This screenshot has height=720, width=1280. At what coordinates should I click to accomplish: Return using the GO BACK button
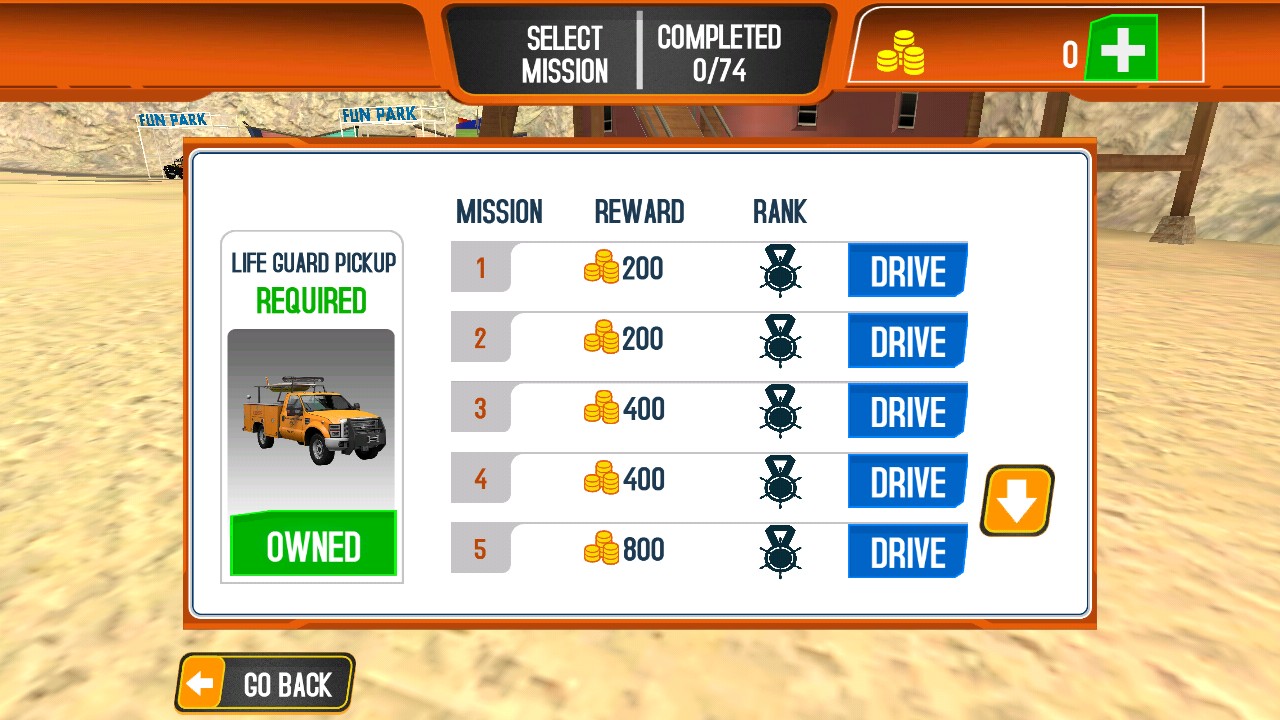click(266, 684)
